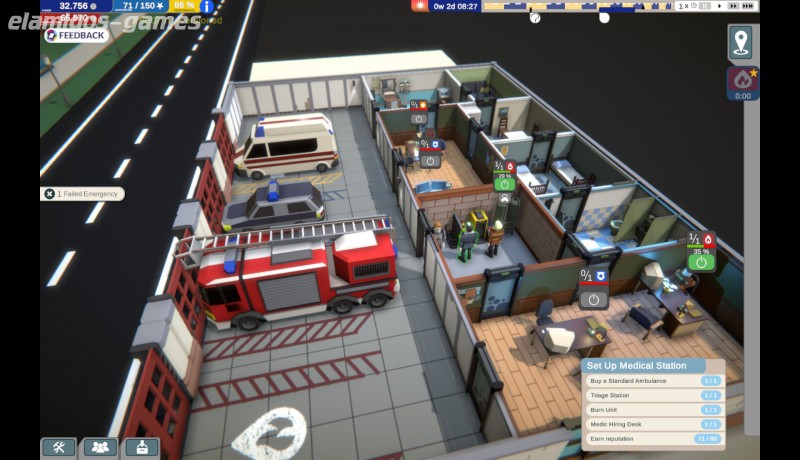Toggle the green power button showing 35 %
800x460 pixels.
(x=701, y=262)
